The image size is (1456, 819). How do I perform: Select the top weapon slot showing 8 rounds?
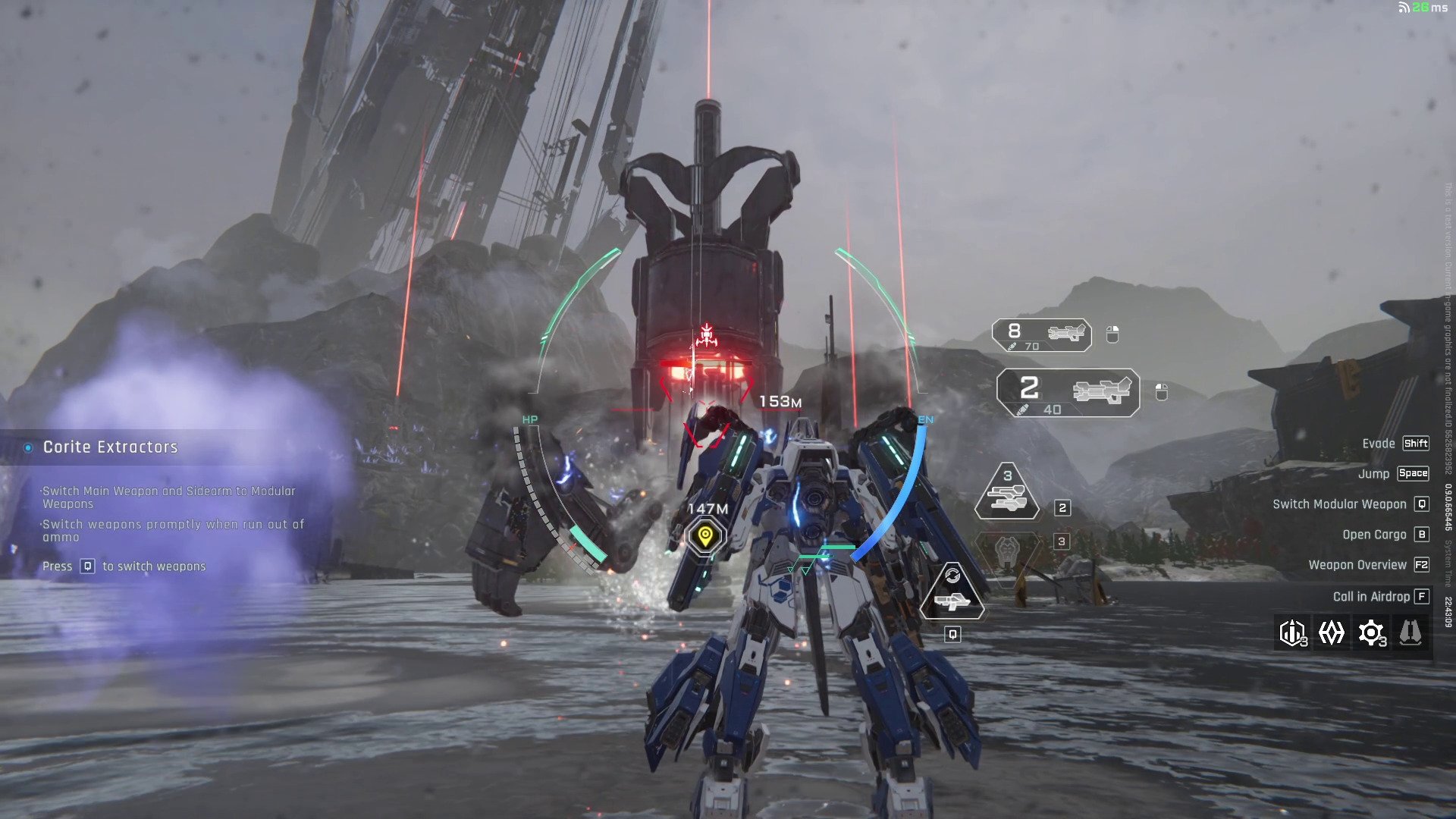(x=1041, y=334)
